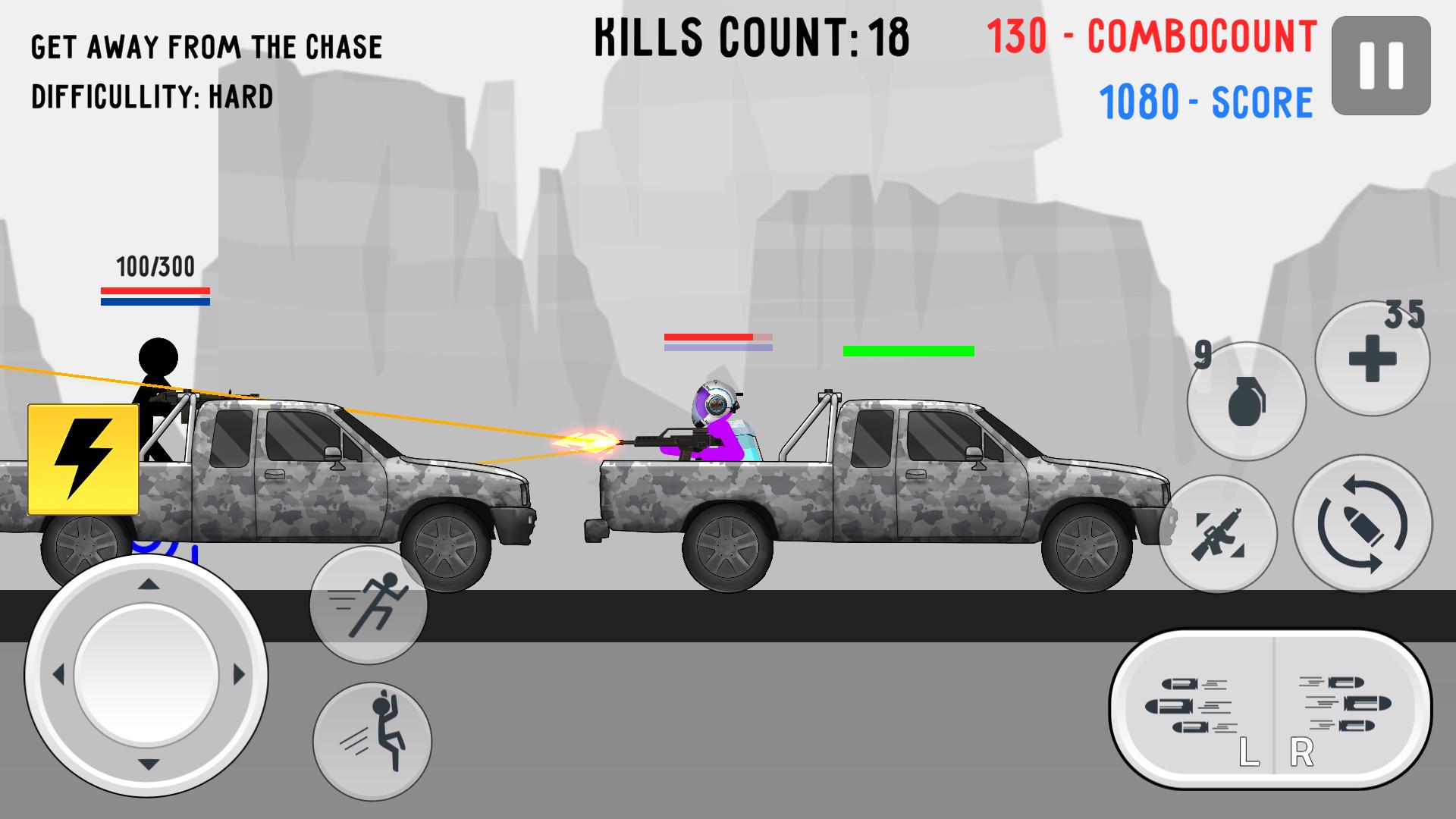Screen dimensions: 1456x819
Task: Tap the grenade count number 9
Action: click(x=1201, y=353)
